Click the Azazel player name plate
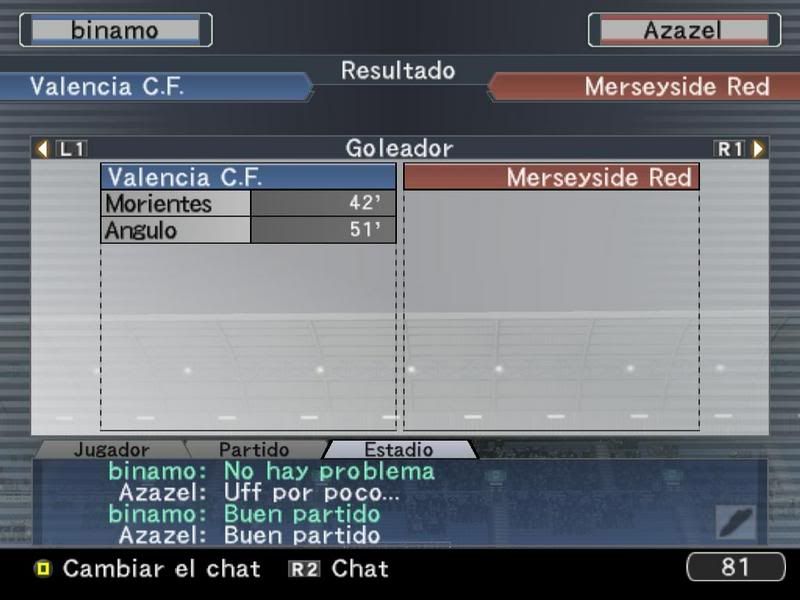 tap(683, 30)
